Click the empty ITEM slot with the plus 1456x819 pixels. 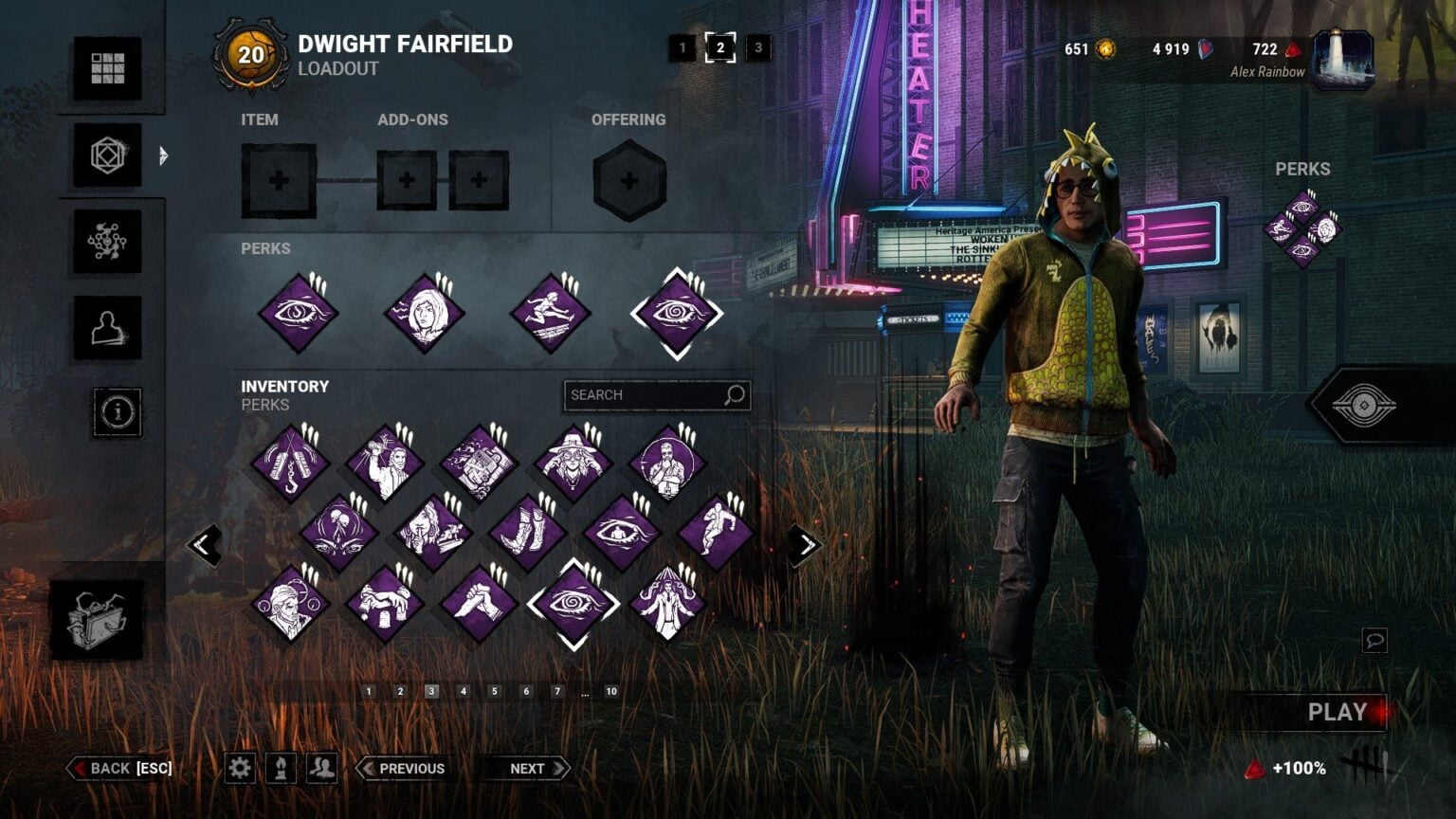(x=278, y=180)
